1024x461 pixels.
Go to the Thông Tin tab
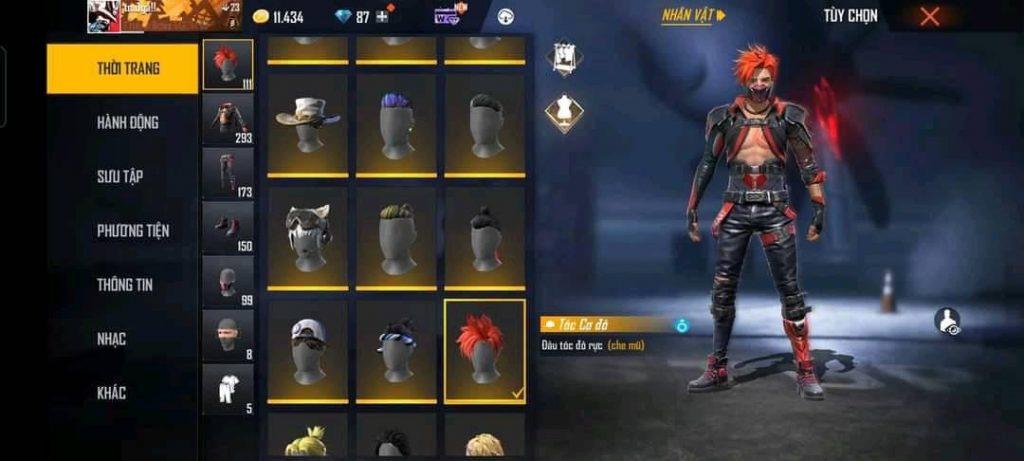point(125,284)
